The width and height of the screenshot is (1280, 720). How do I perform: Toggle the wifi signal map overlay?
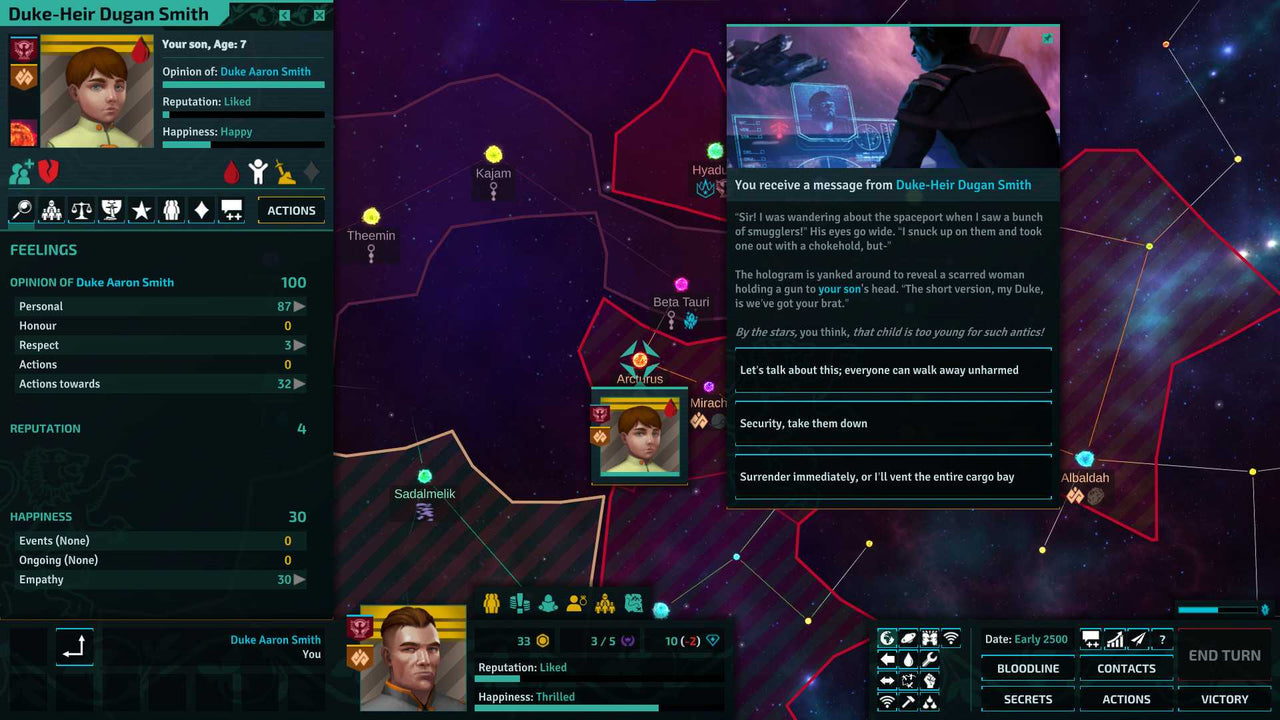[951, 638]
